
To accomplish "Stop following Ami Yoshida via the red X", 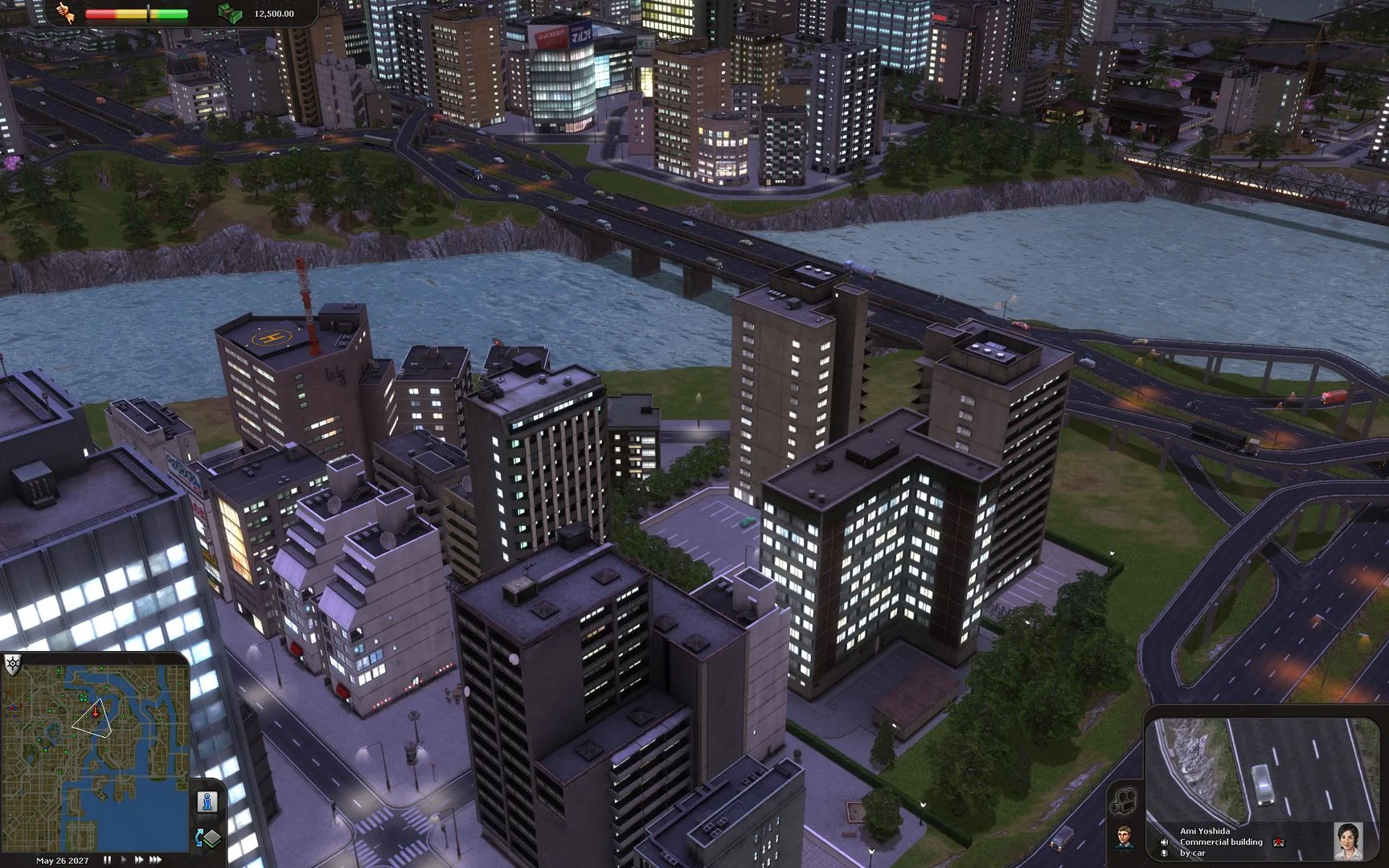I will pyautogui.click(x=1279, y=842).
